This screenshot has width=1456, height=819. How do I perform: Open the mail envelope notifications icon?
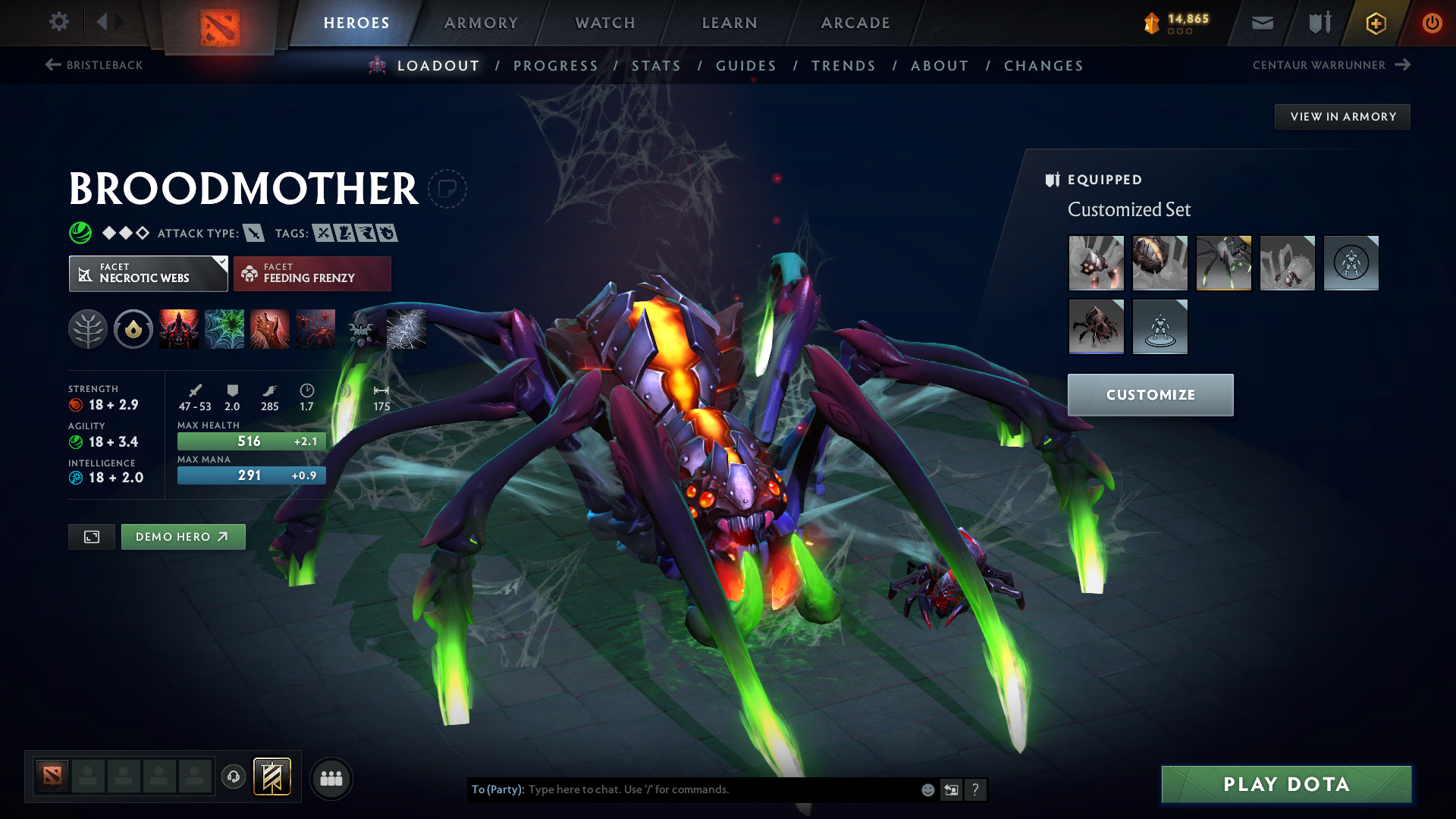pyautogui.click(x=1261, y=23)
